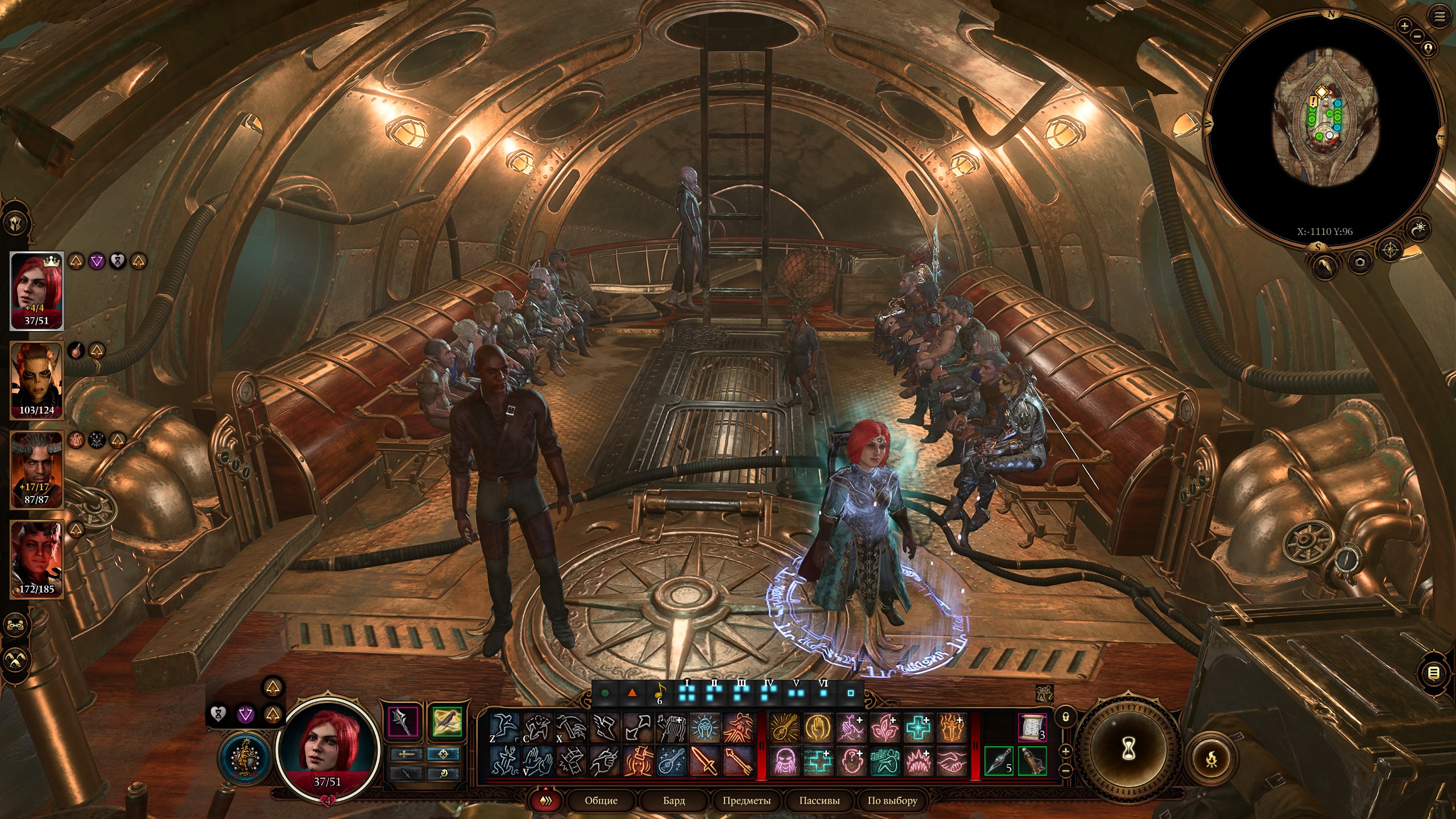
Task: Toggle the hotbar lock padlock button
Action: point(1066,717)
